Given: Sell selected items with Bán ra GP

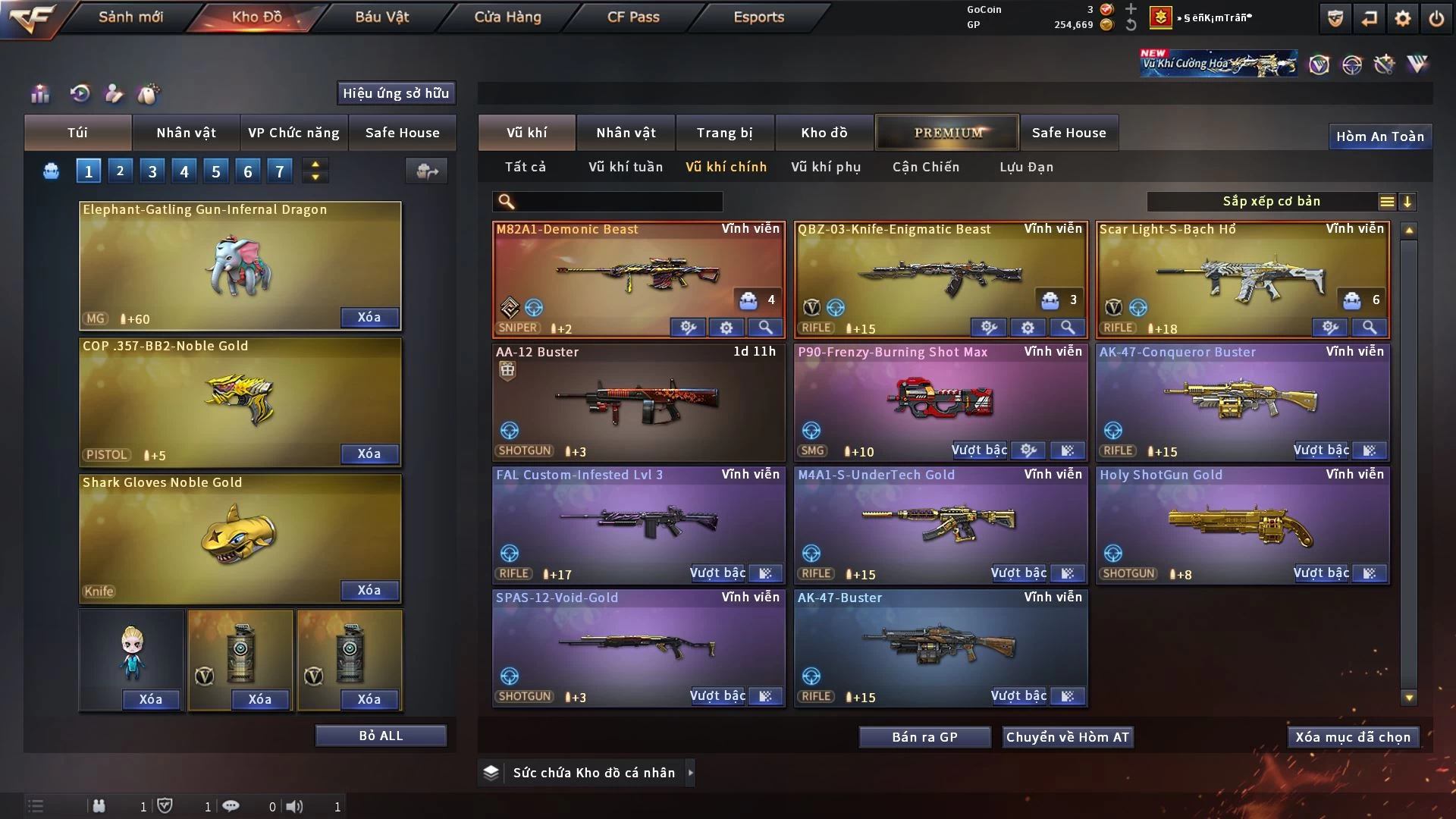Looking at the screenshot, I should (x=924, y=737).
